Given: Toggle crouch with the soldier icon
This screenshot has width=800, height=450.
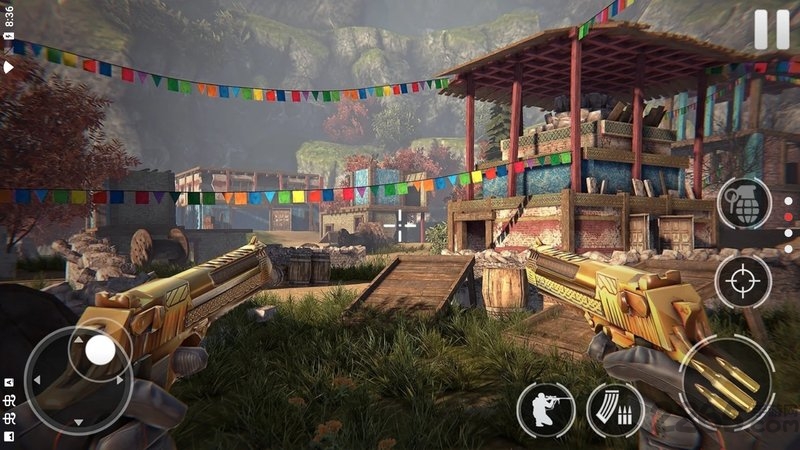Looking at the screenshot, I should 545,410.
